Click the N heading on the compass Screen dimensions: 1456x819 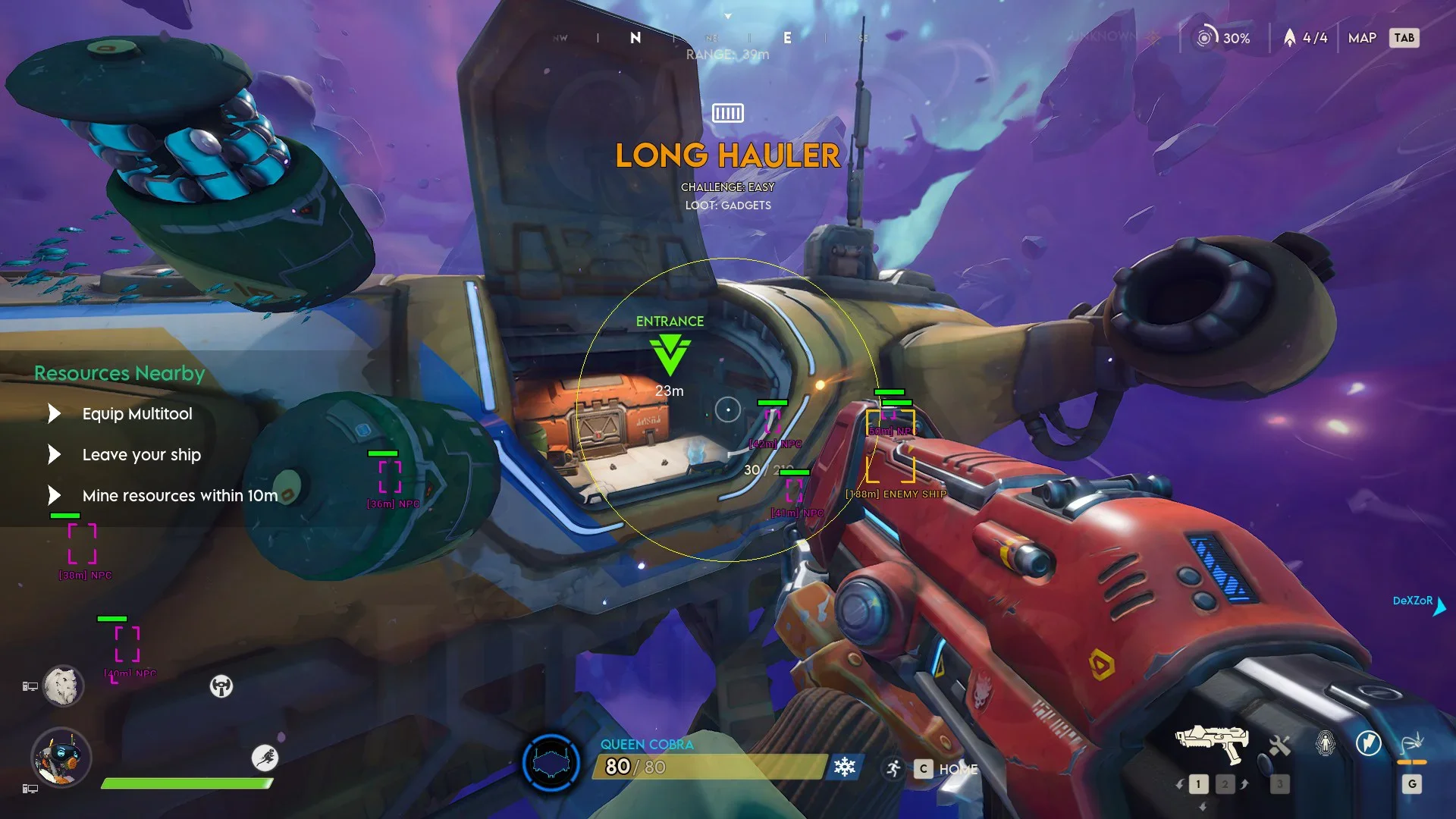(x=635, y=38)
